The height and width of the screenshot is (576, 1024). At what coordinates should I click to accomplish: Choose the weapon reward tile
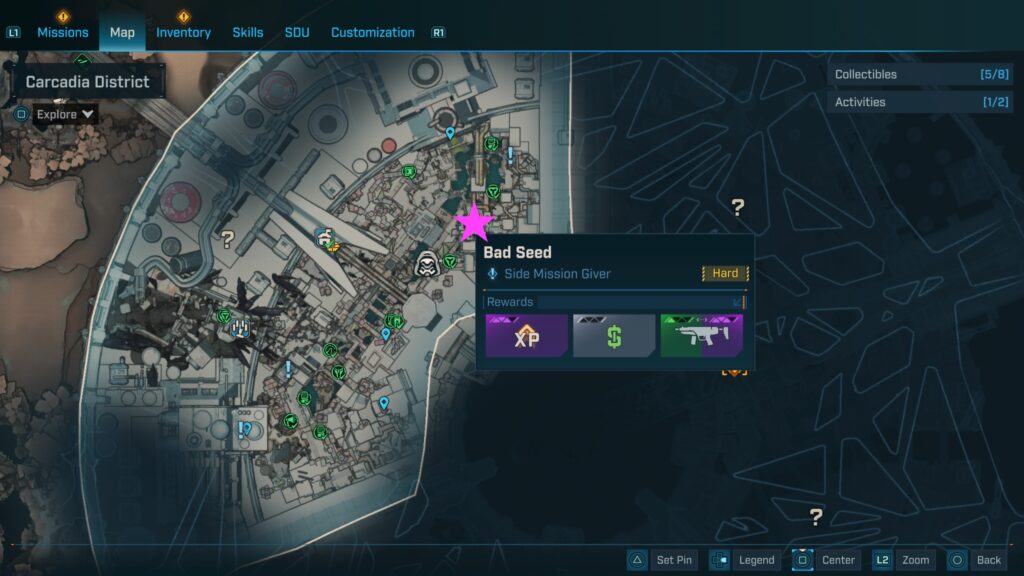[x=701, y=336]
